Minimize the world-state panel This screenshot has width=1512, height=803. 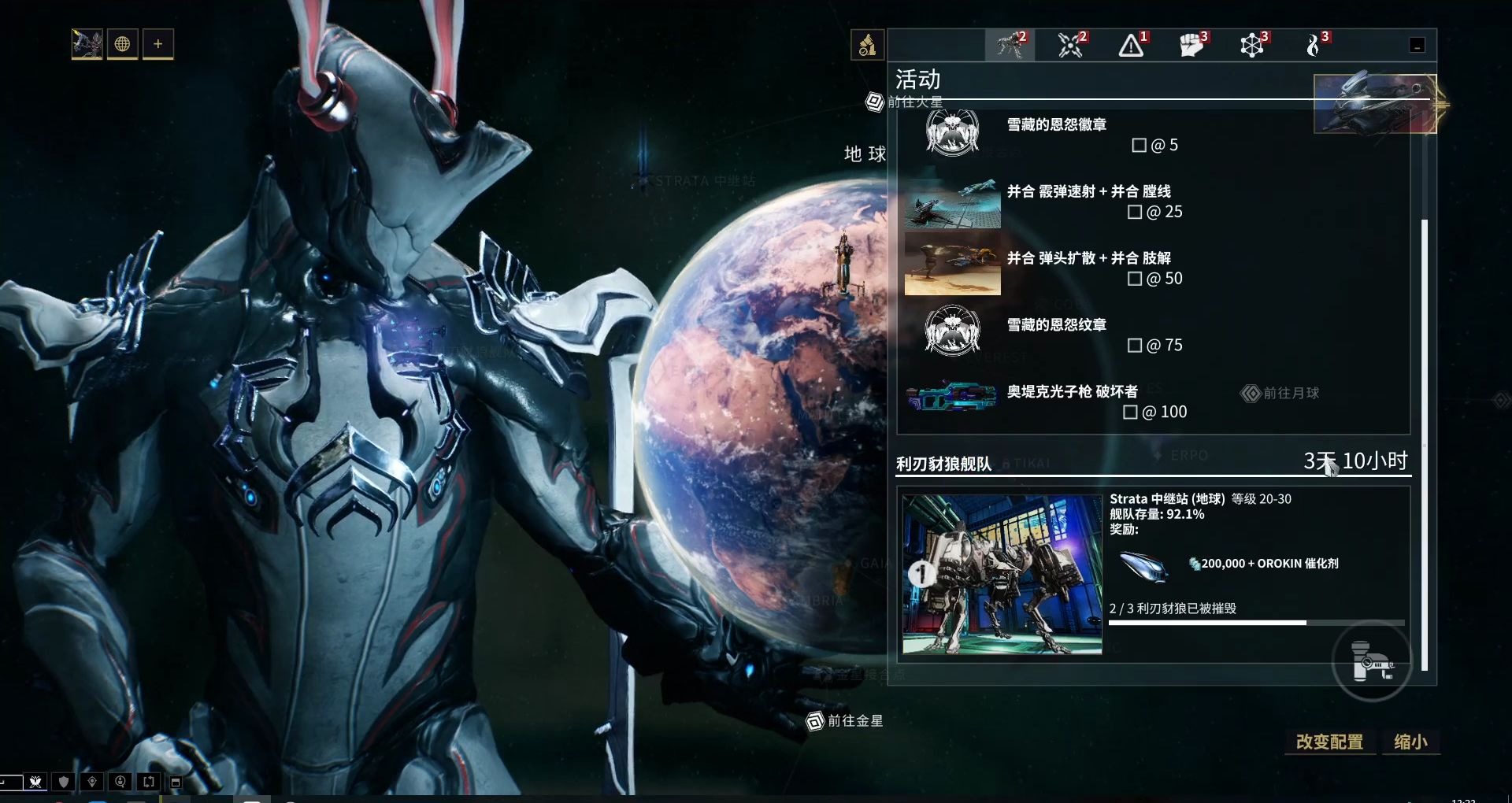pos(1417,46)
